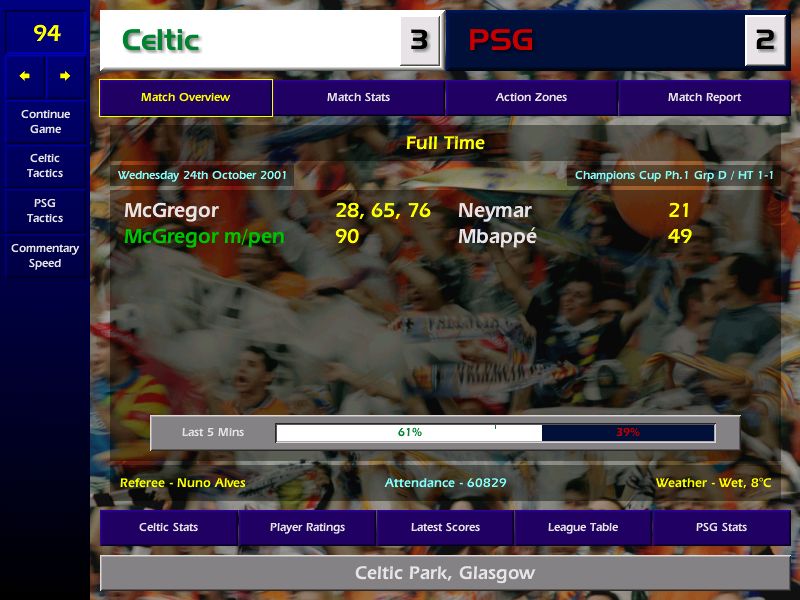Image resolution: width=800 pixels, height=600 pixels.
Task: Switch to the Match Overview tab
Action: [x=186, y=98]
